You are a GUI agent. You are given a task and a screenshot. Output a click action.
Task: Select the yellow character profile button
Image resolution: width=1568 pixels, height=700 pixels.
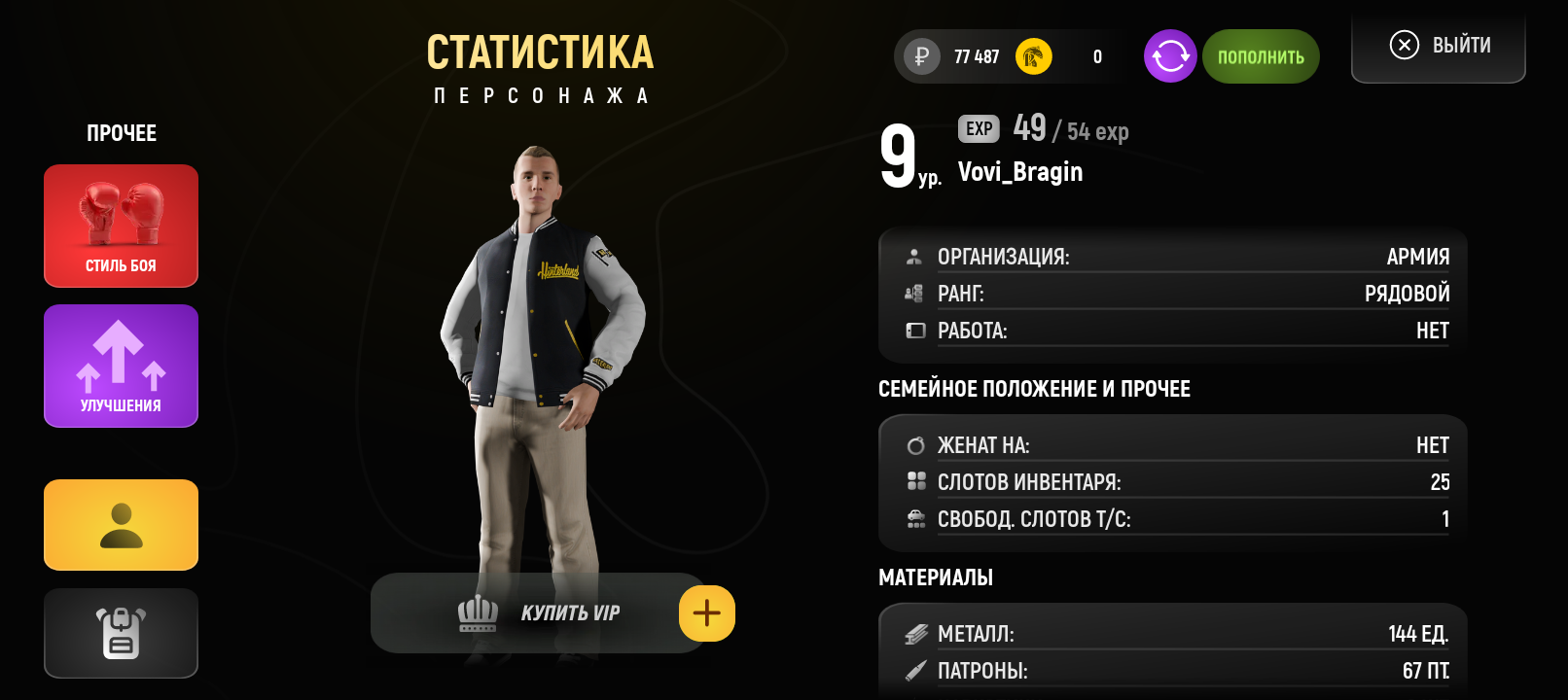121,525
